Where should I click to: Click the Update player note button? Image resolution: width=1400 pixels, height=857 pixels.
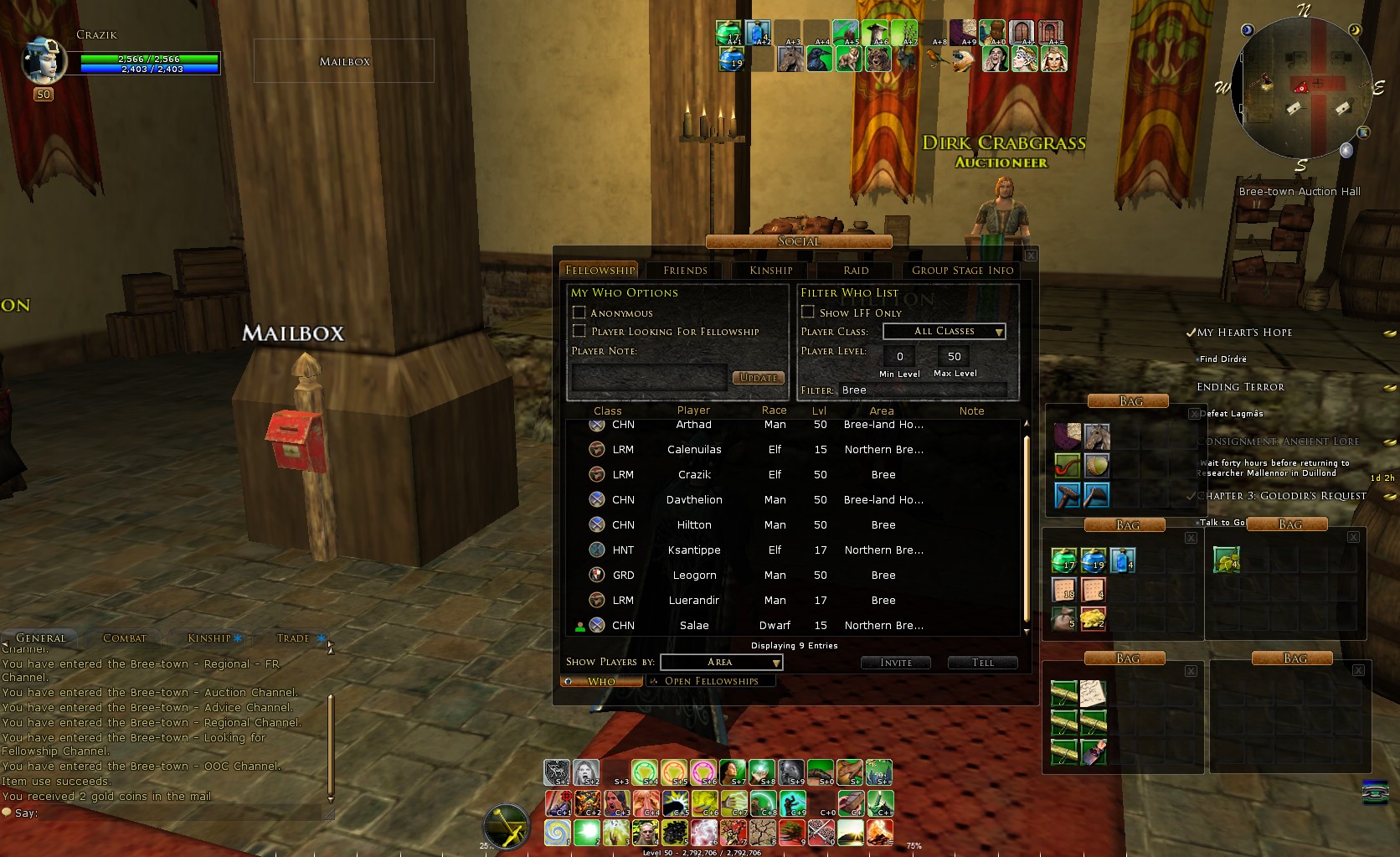[x=759, y=378]
